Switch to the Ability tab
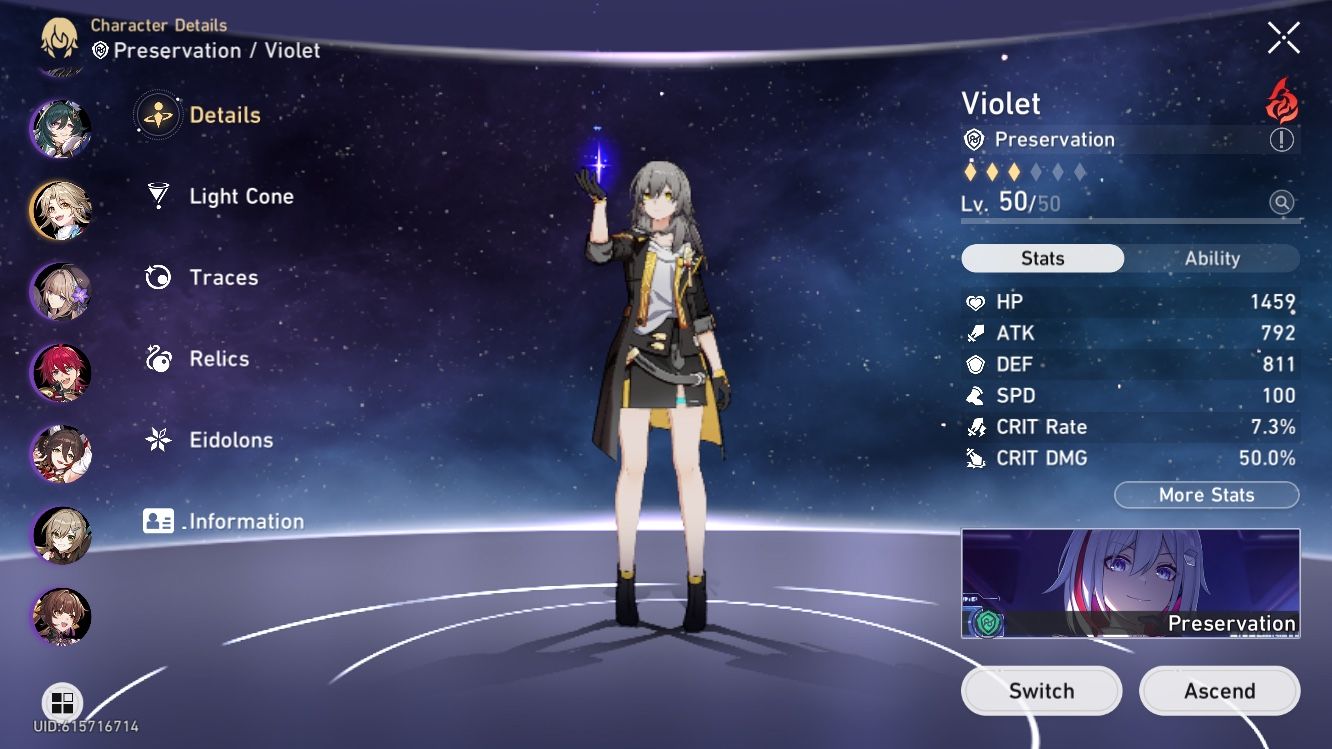 1213,258
